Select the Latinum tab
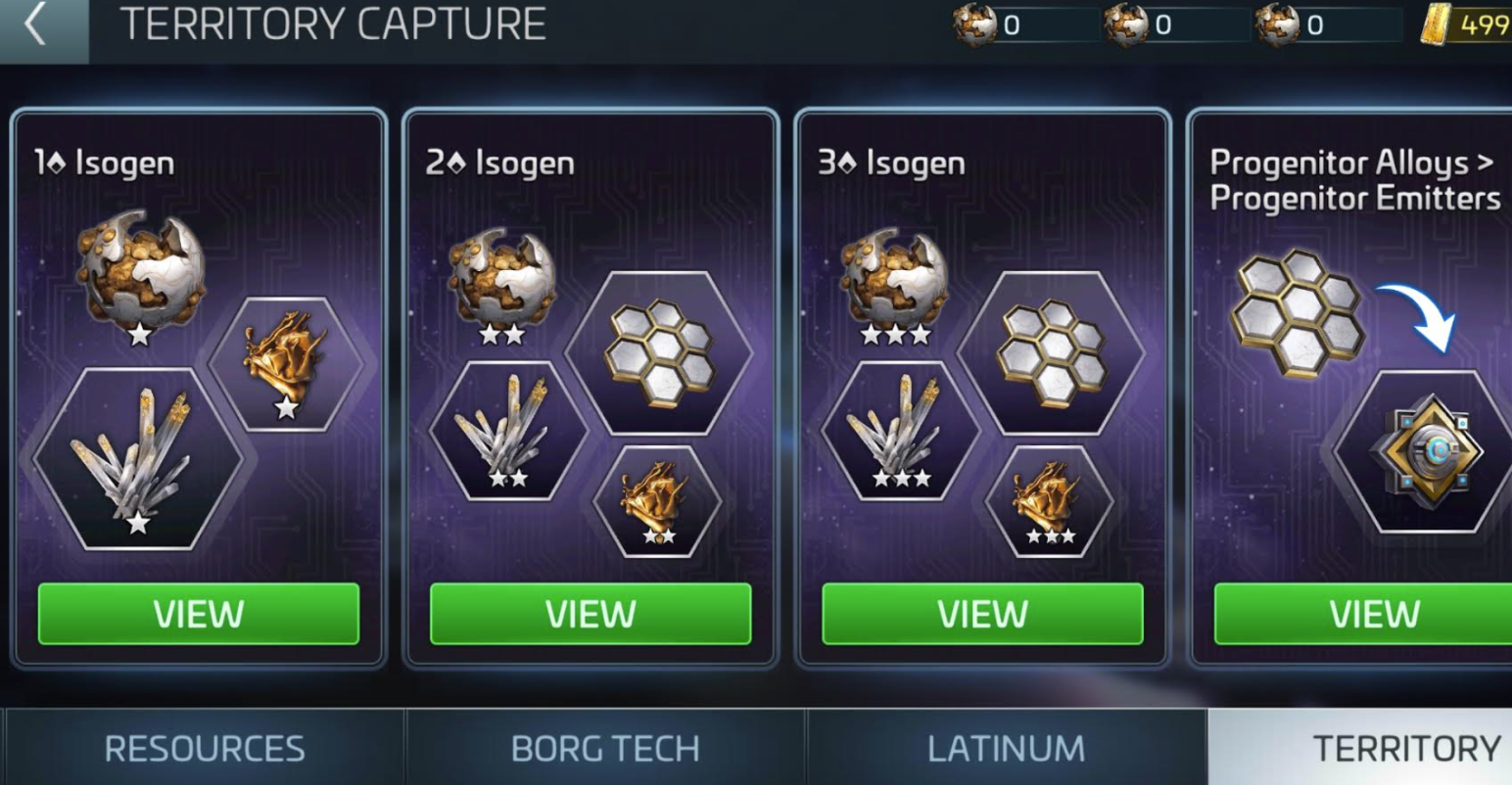 [1006, 749]
